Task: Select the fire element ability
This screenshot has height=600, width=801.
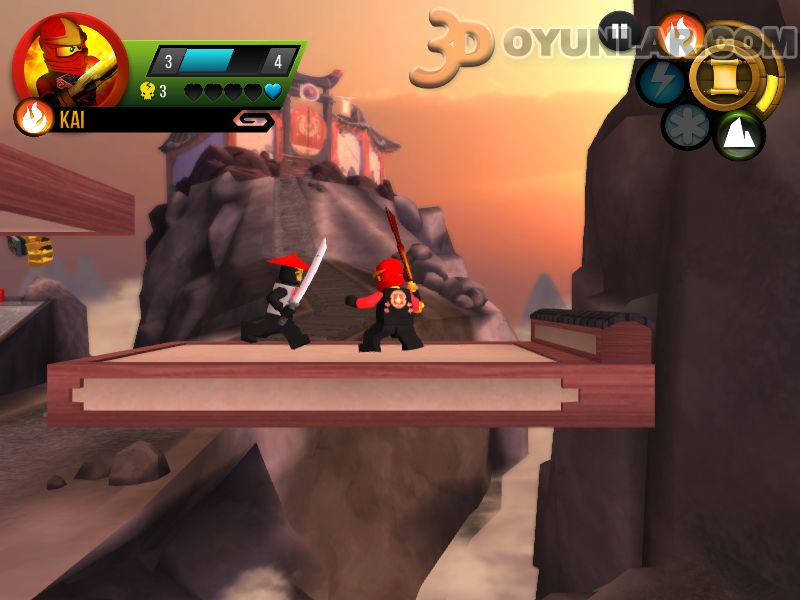Action: pos(681,33)
